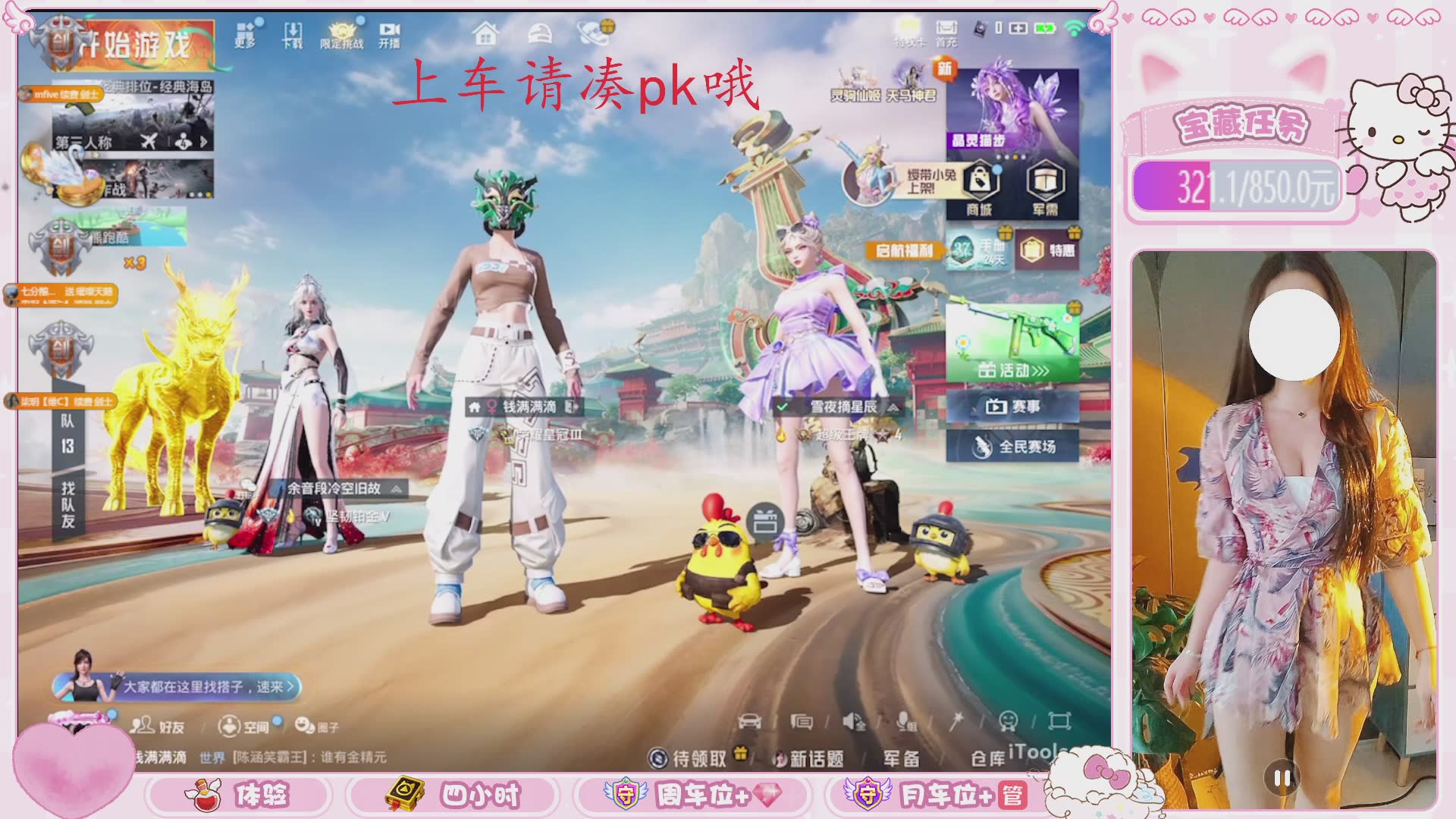Open the 军备 armory menu
1456x819 pixels.
(x=901, y=758)
